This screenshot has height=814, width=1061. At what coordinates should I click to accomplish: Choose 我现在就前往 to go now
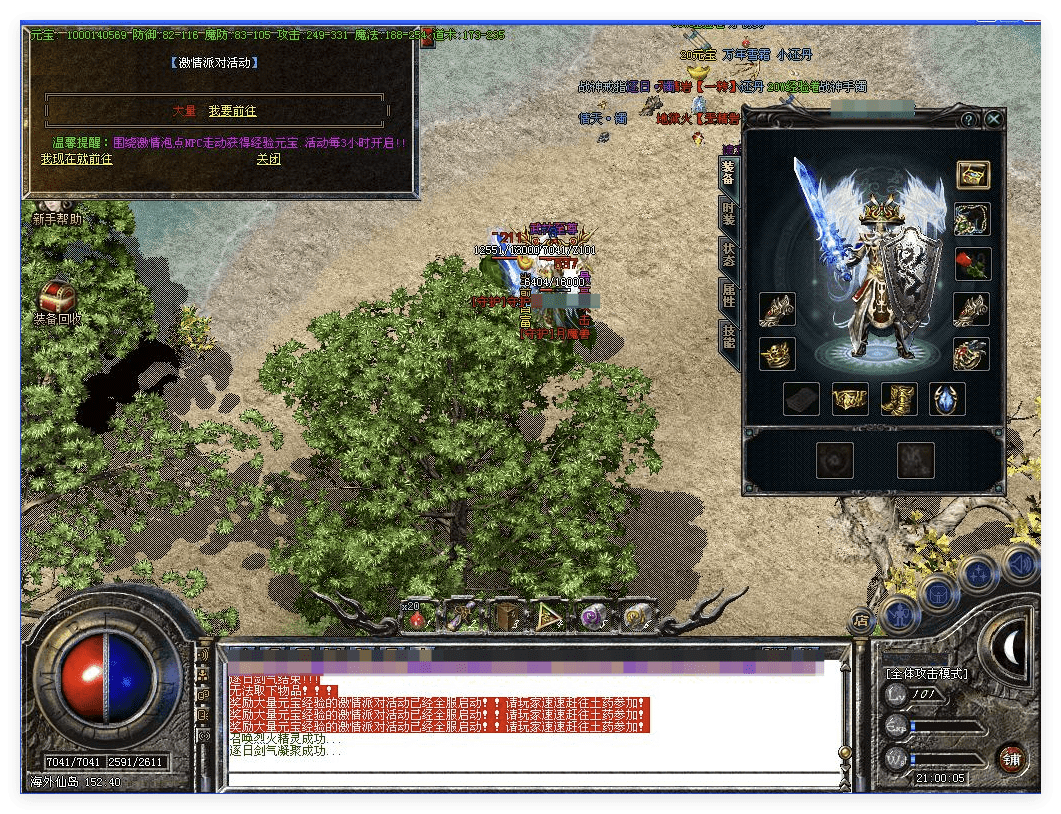tap(76, 159)
